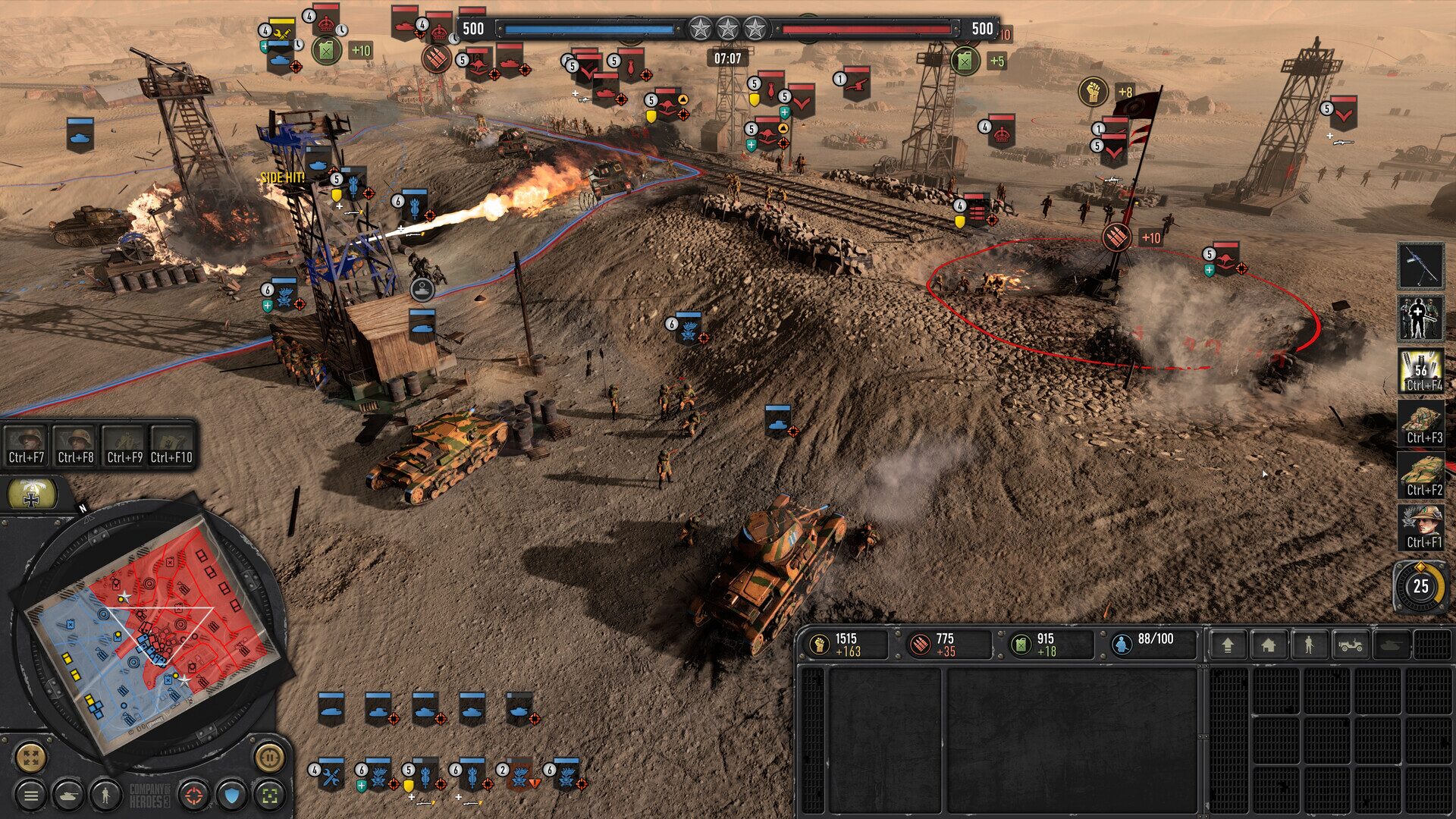Select the infantry soldier button beside the logo
Image resolution: width=1456 pixels, height=819 pixels.
[105, 795]
